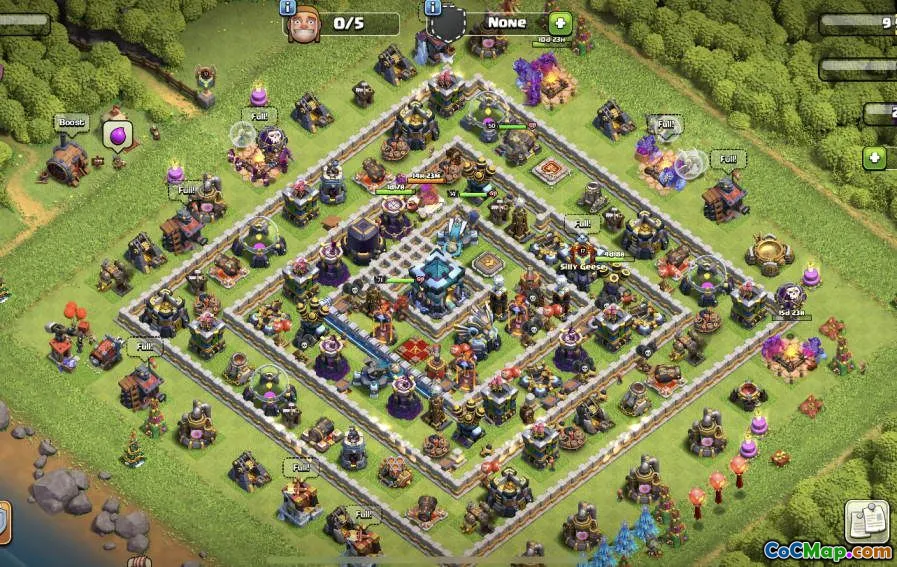Add a shield with the green plus
This screenshot has width=897, height=567.
(560, 22)
